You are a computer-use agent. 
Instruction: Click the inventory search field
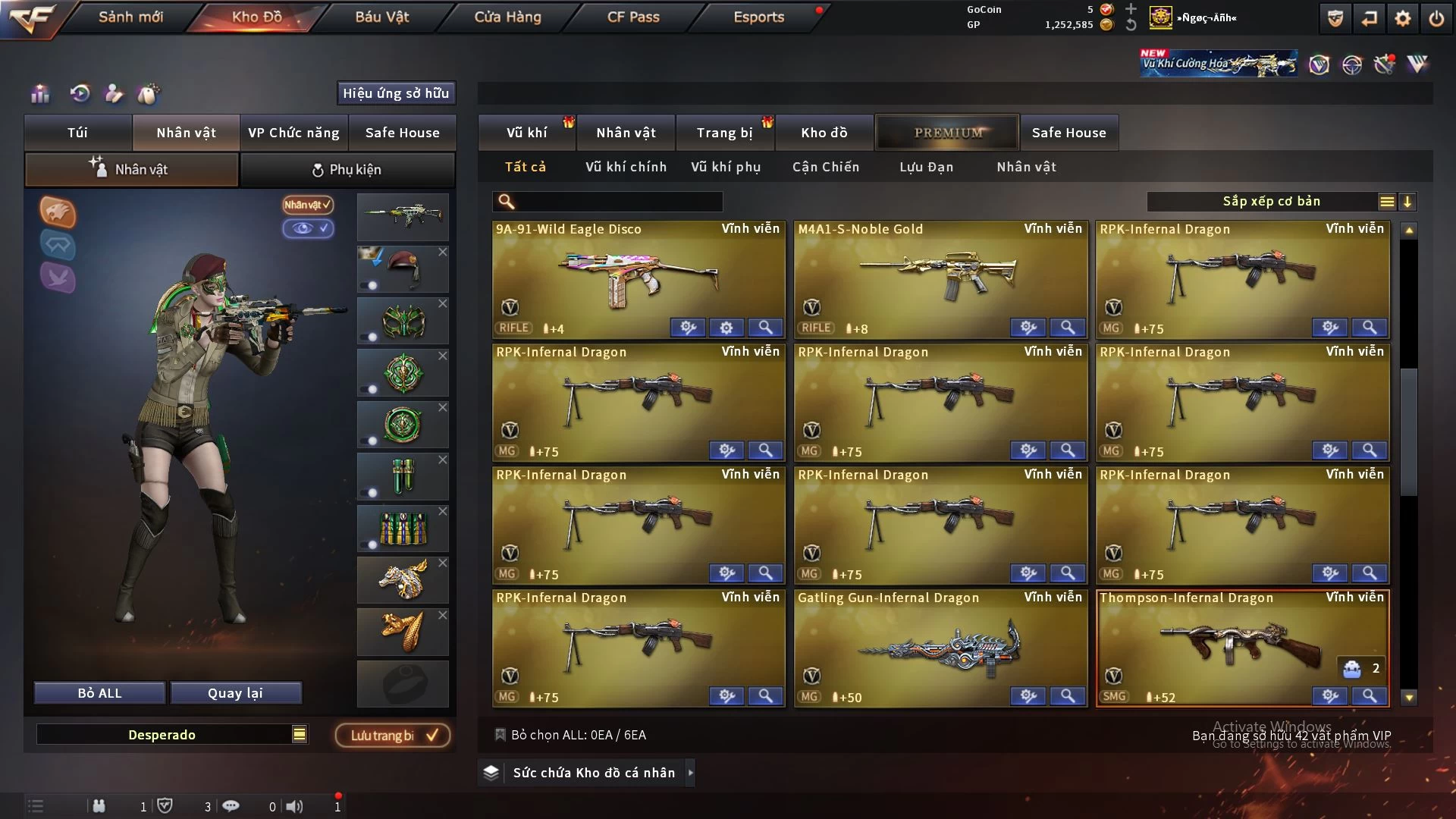click(616, 202)
